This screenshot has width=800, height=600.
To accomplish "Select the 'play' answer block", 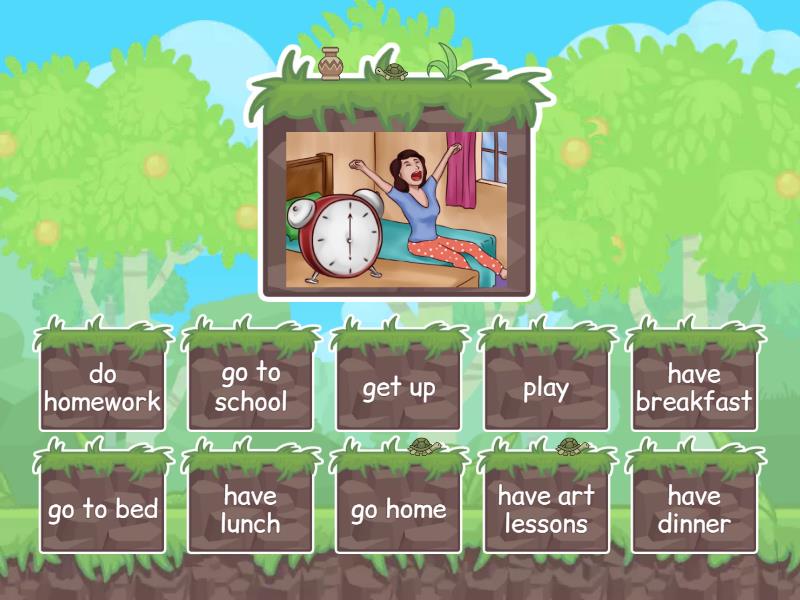I will pyautogui.click(x=546, y=388).
